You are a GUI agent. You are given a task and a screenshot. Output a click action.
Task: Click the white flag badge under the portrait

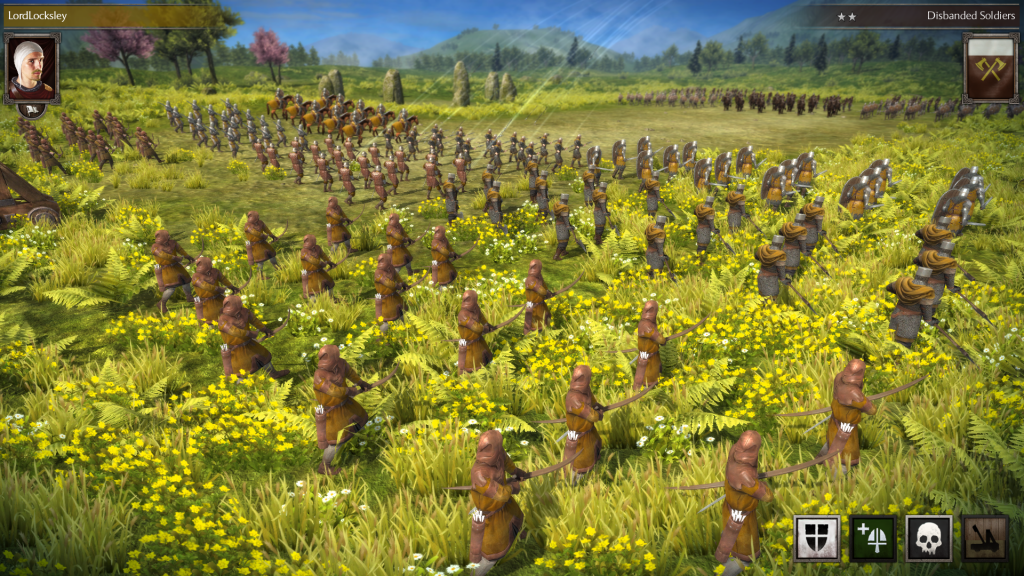pyautogui.click(x=32, y=109)
